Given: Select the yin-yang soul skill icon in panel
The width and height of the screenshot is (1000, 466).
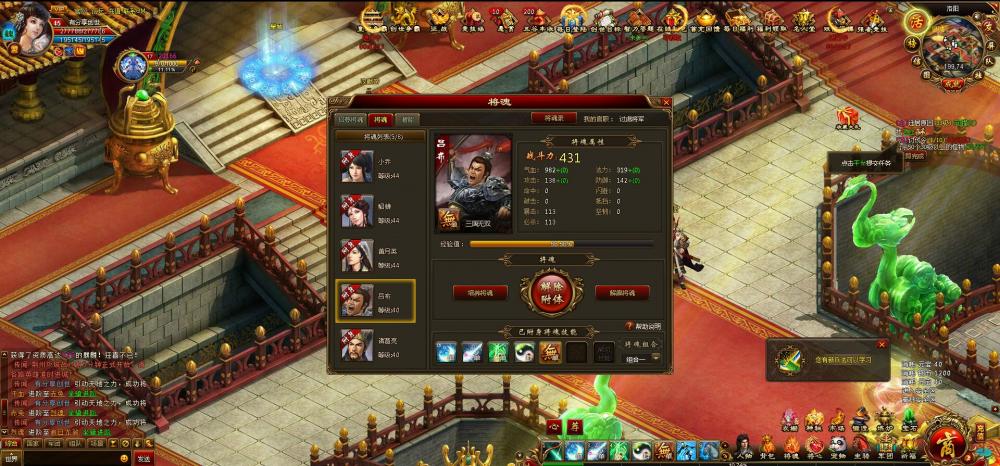Looking at the screenshot, I should [523, 352].
